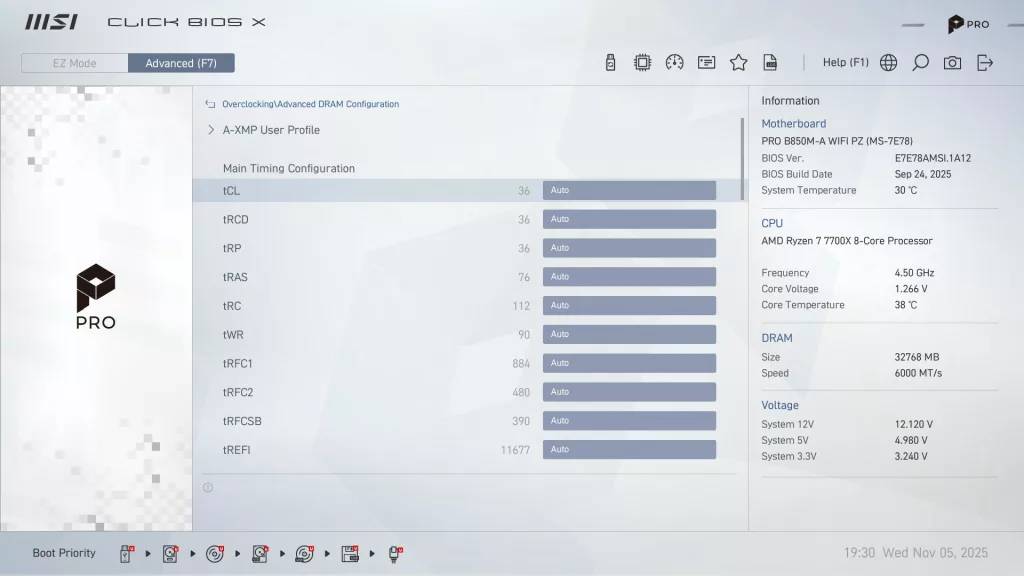
Task: Choose the tRFCSB Auto setting field
Action: (629, 421)
